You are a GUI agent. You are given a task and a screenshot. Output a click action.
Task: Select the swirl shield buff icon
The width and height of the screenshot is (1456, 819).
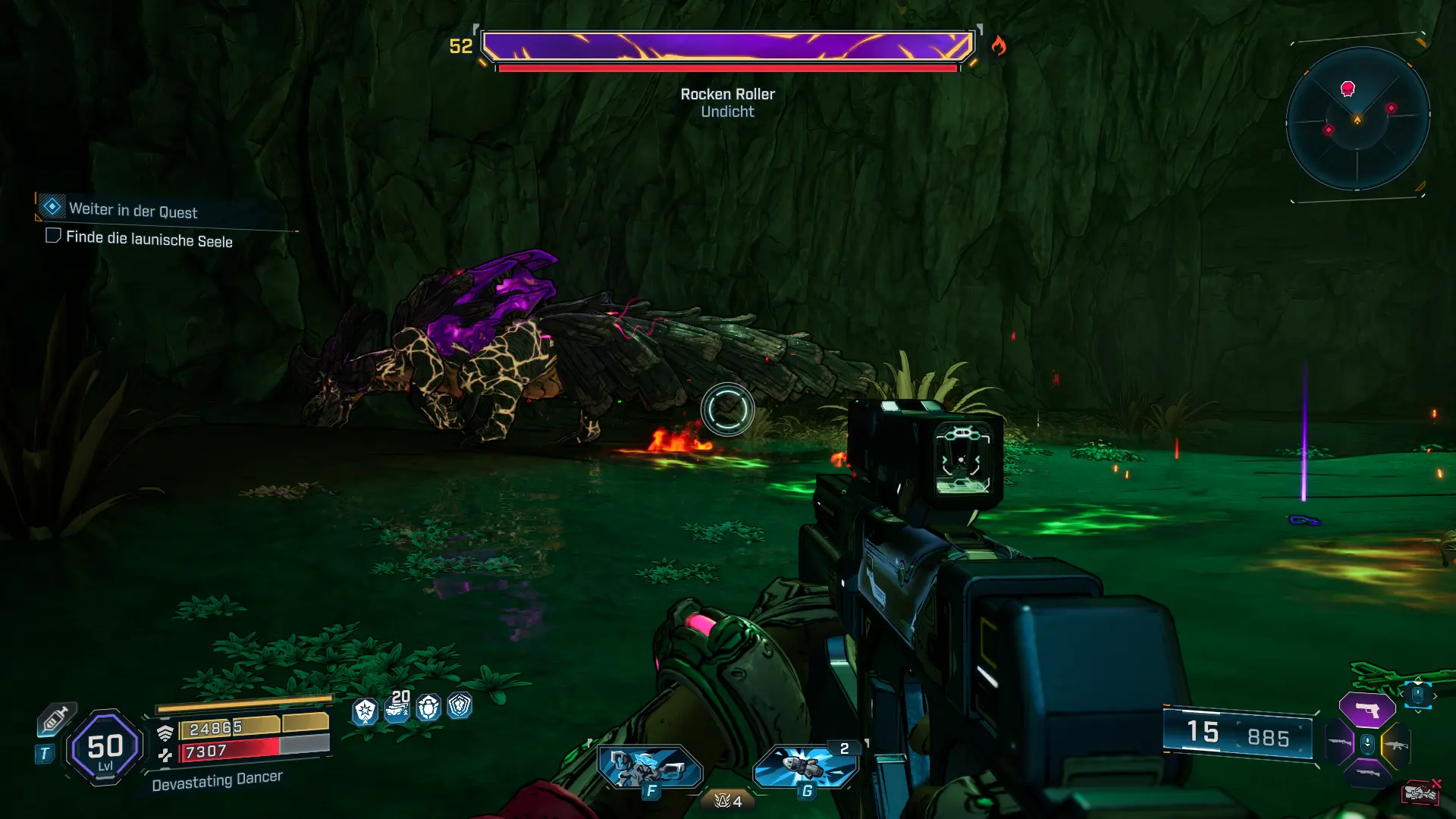(x=460, y=706)
